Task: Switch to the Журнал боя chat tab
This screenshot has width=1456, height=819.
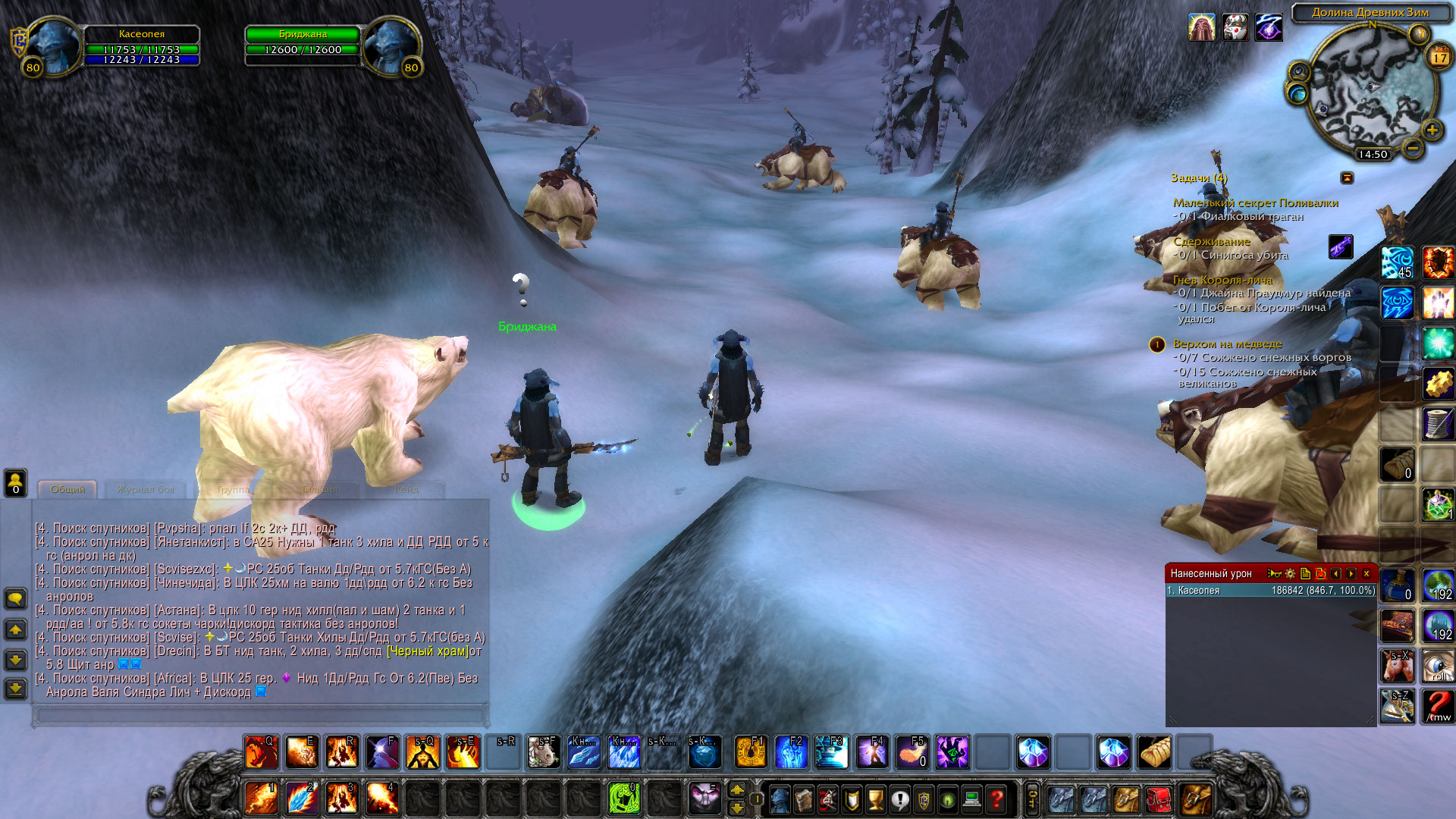Action: coord(146,490)
